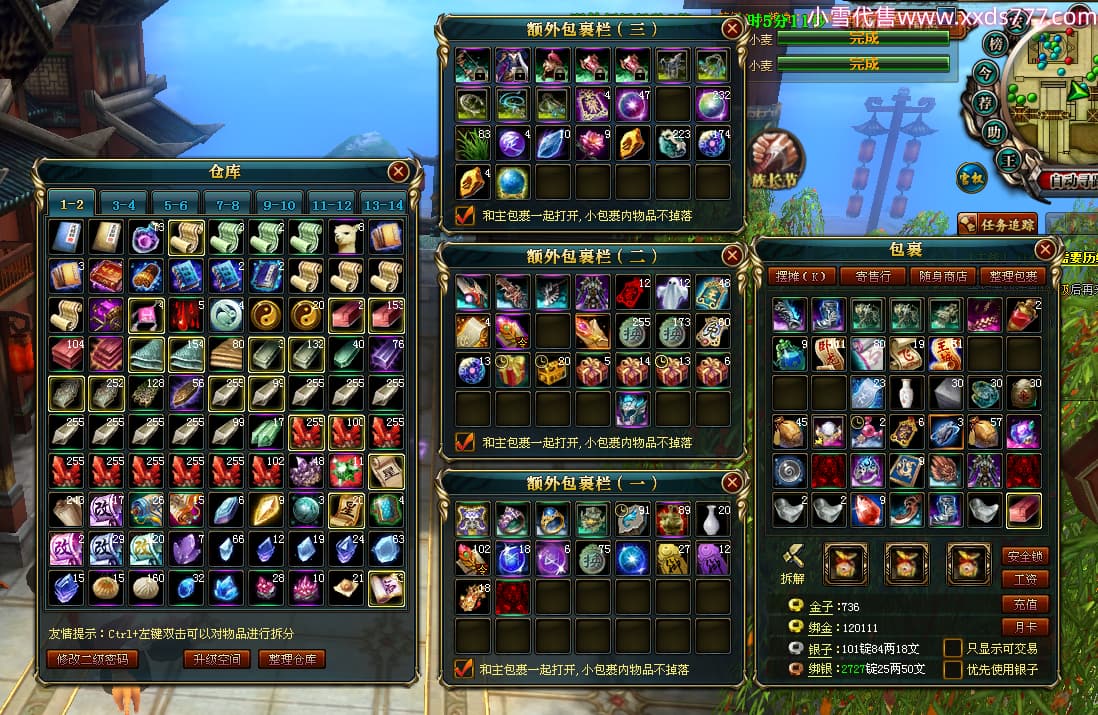Upgrade storage with 升级空间 button
Screen dimensions: 1098x715
[x=217, y=659]
